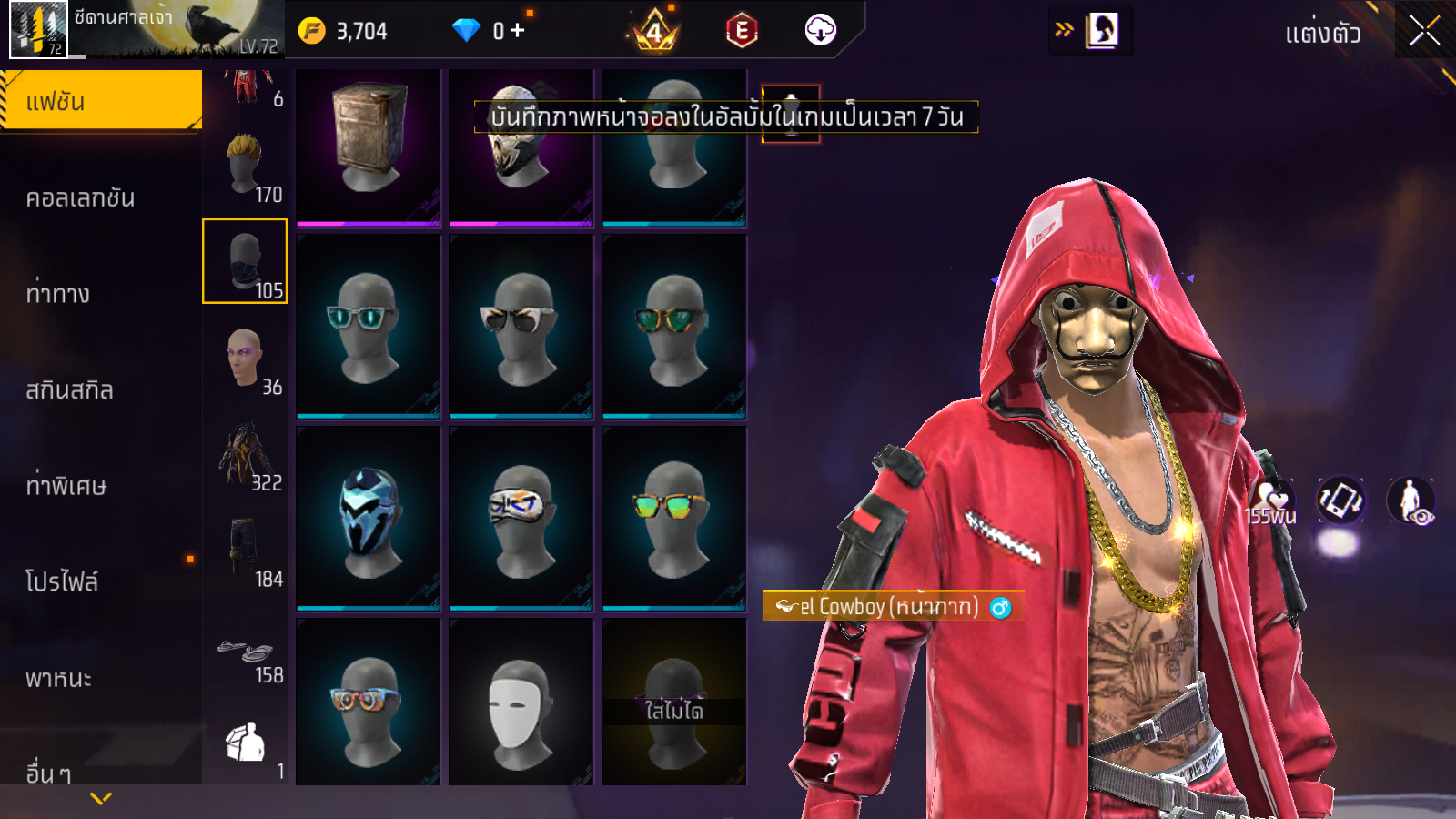Expand the lower tabs with the yellow arrow
This screenshot has width=1456, height=819.
(101, 798)
